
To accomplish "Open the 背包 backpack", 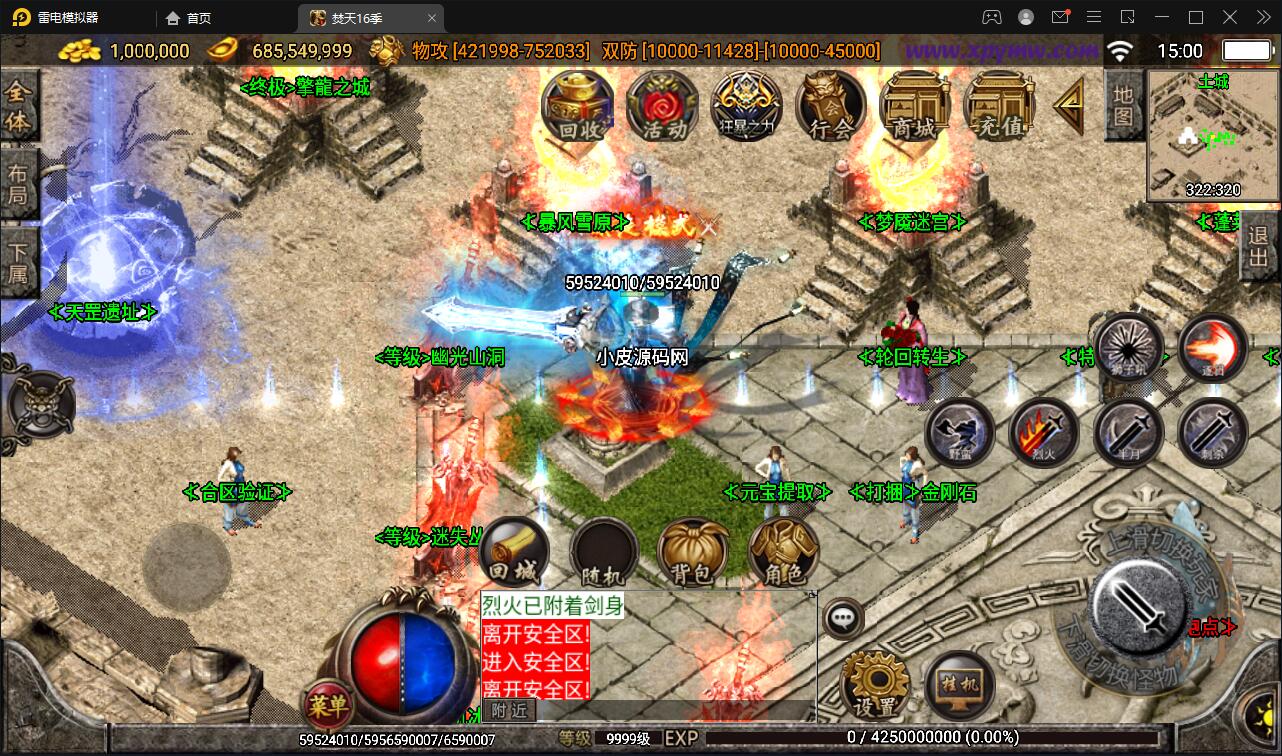I will [692, 551].
